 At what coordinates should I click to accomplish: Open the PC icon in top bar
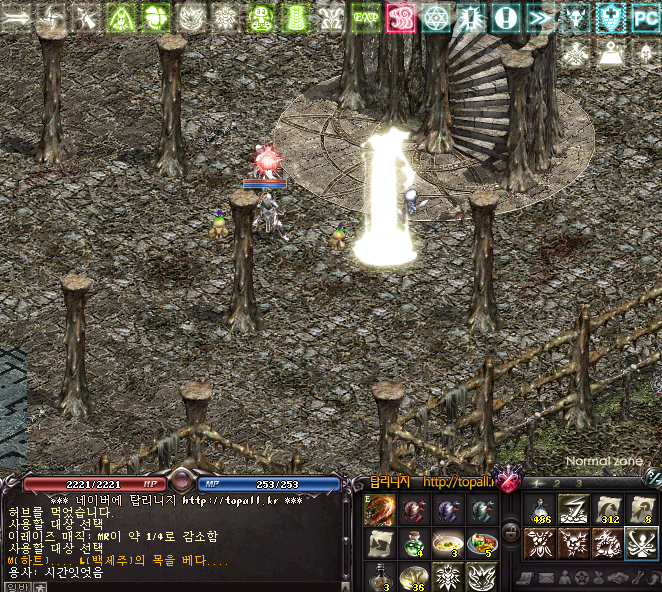pos(644,17)
